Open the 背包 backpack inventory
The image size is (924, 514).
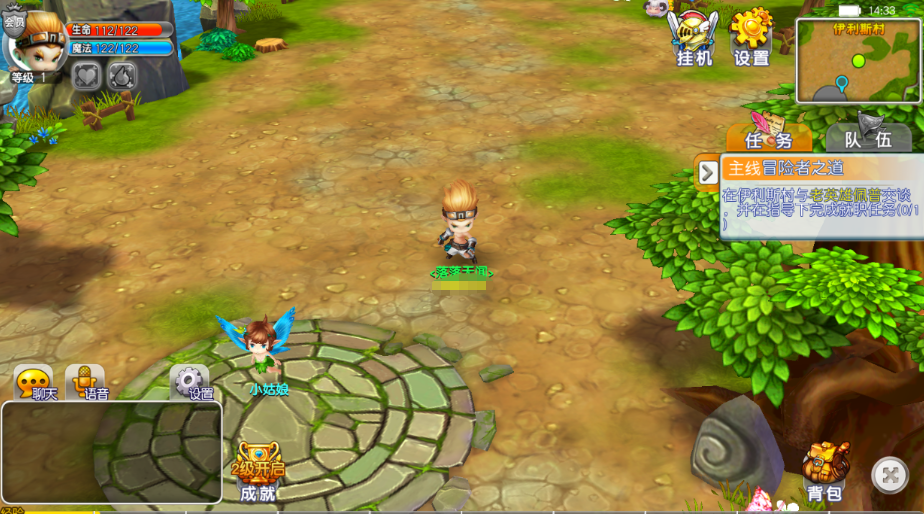click(x=825, y=471)
